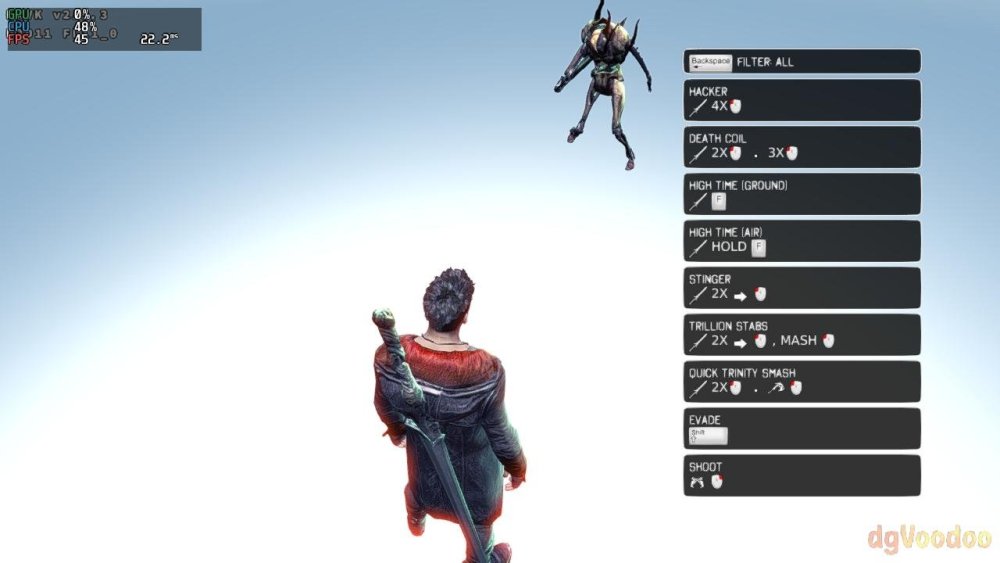Image resolution: width=1000 pixels, height=563 pixels.
Task: Choose the Death Coil move row
Action: click(x=801, y=146)
